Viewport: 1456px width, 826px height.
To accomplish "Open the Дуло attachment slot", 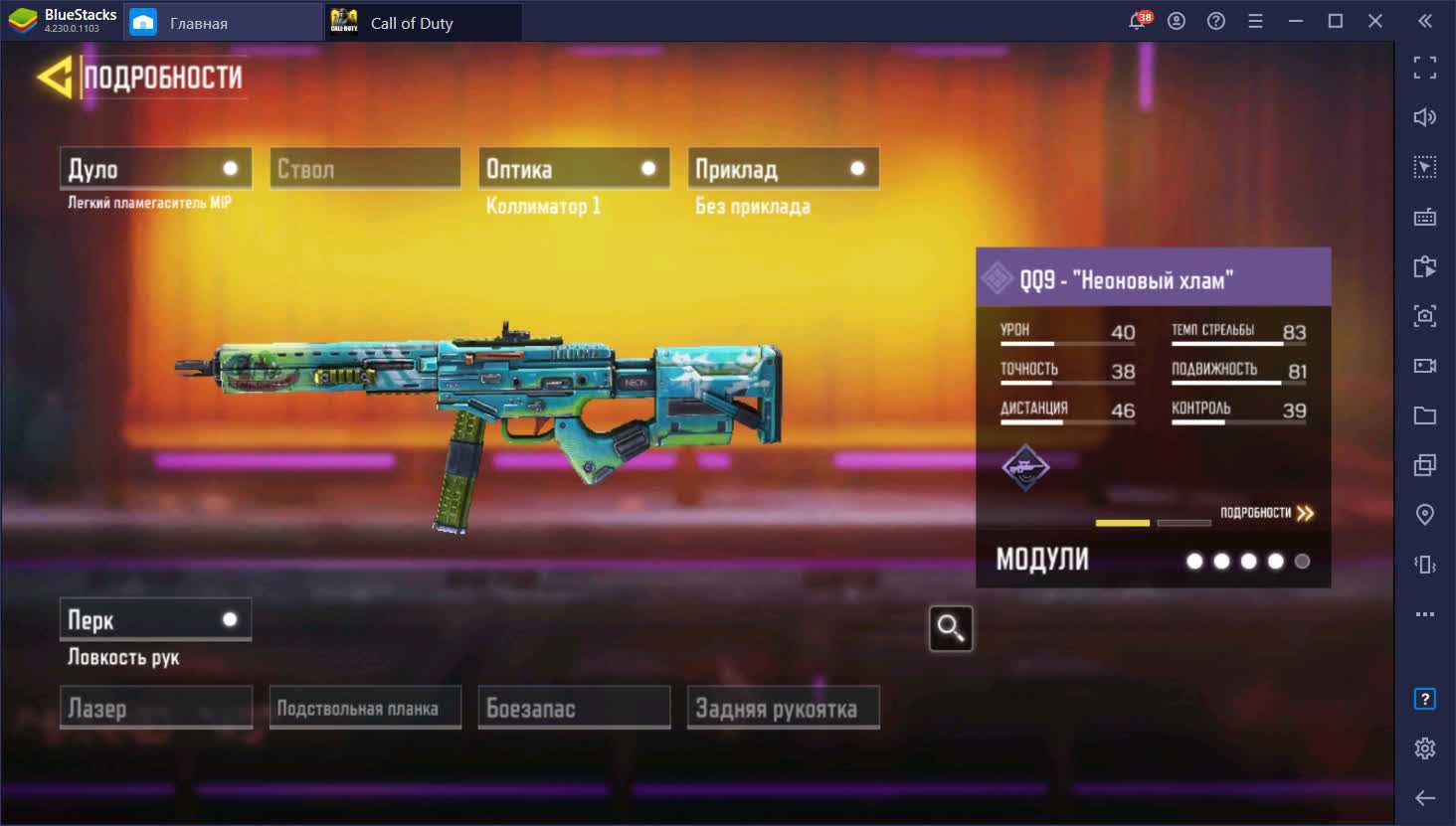I will pos(155,169).
